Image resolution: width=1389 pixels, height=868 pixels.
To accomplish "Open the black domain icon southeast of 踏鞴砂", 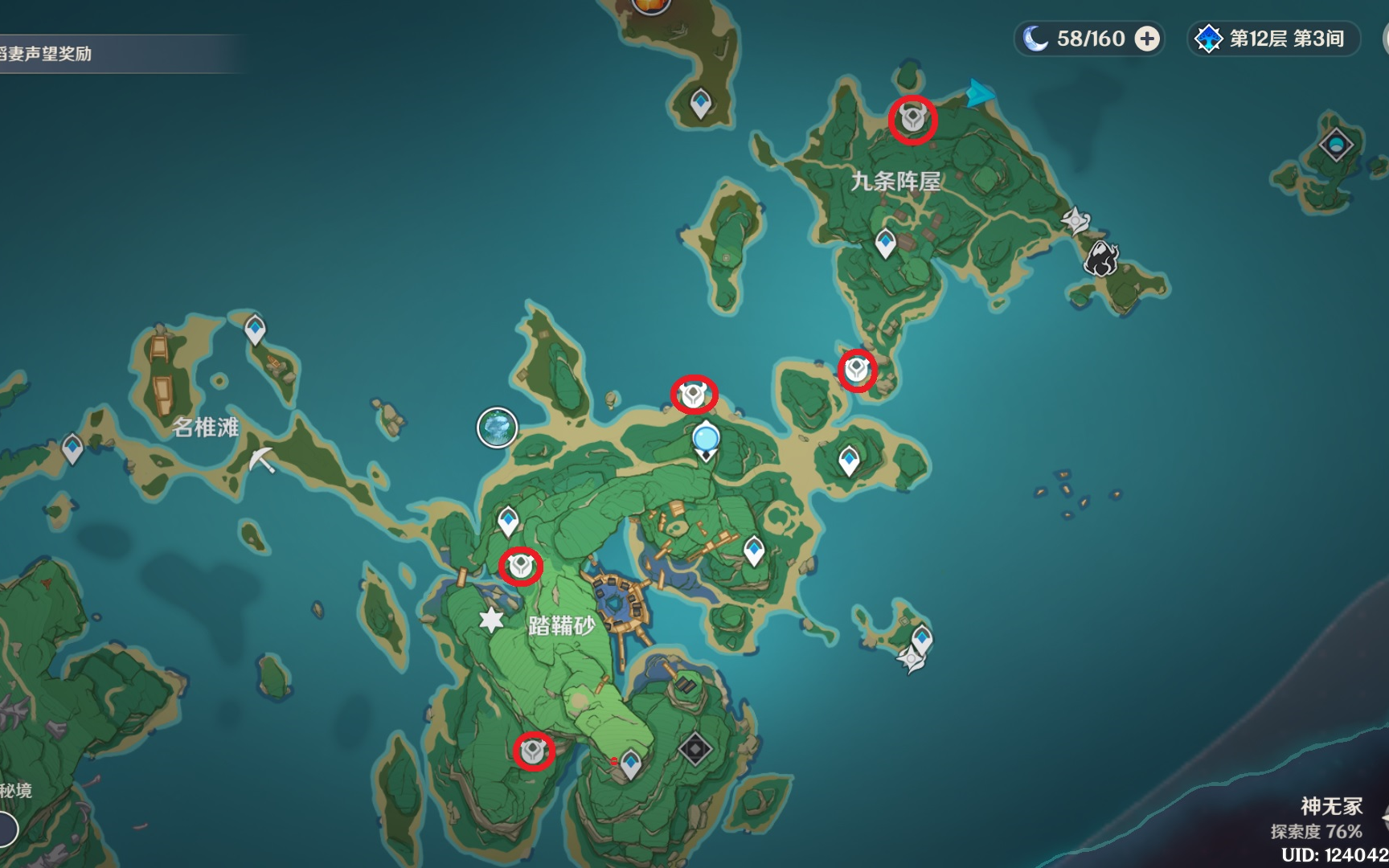I will 696,747.
